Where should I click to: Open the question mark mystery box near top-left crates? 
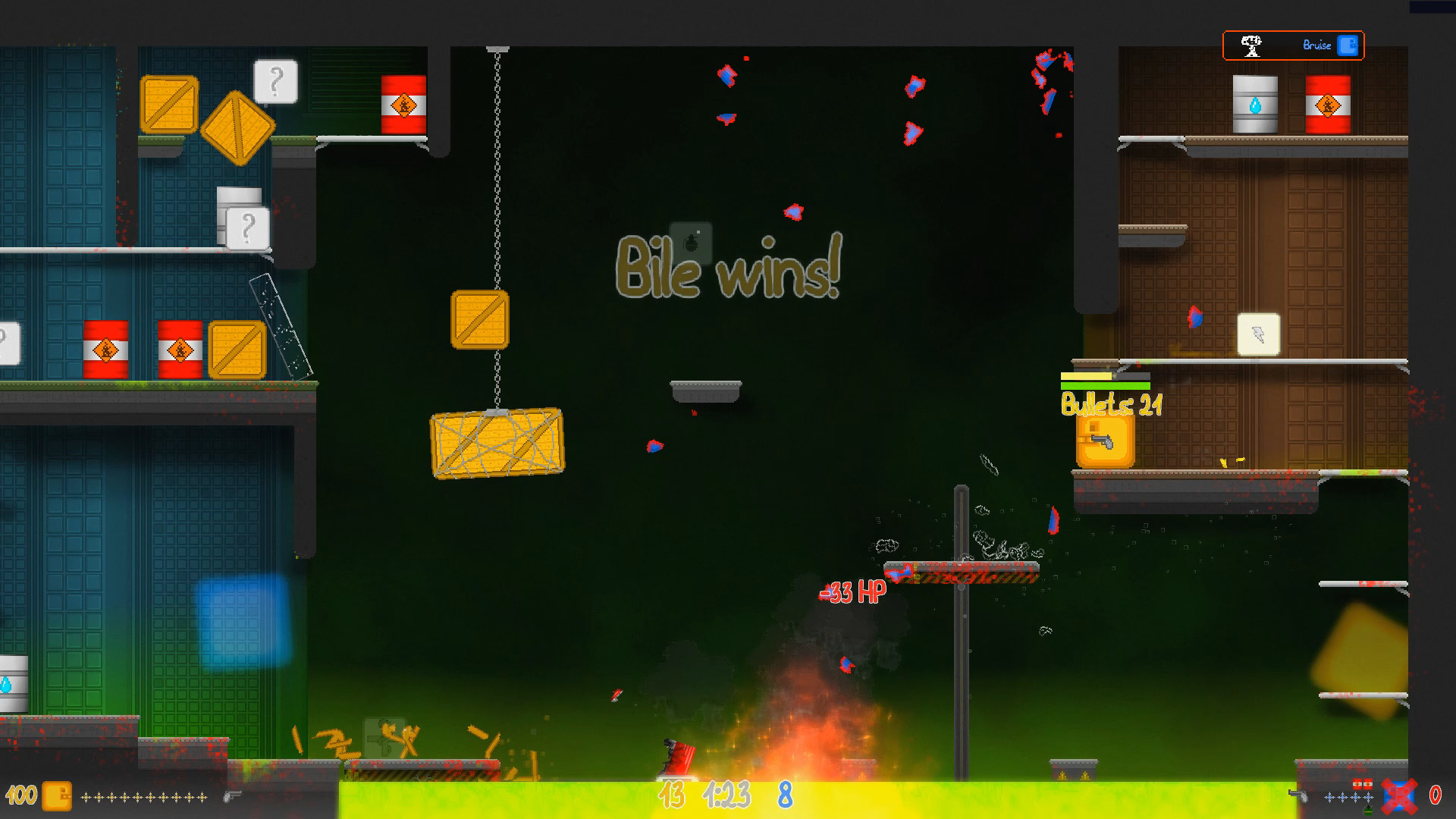tap(275, 80)
